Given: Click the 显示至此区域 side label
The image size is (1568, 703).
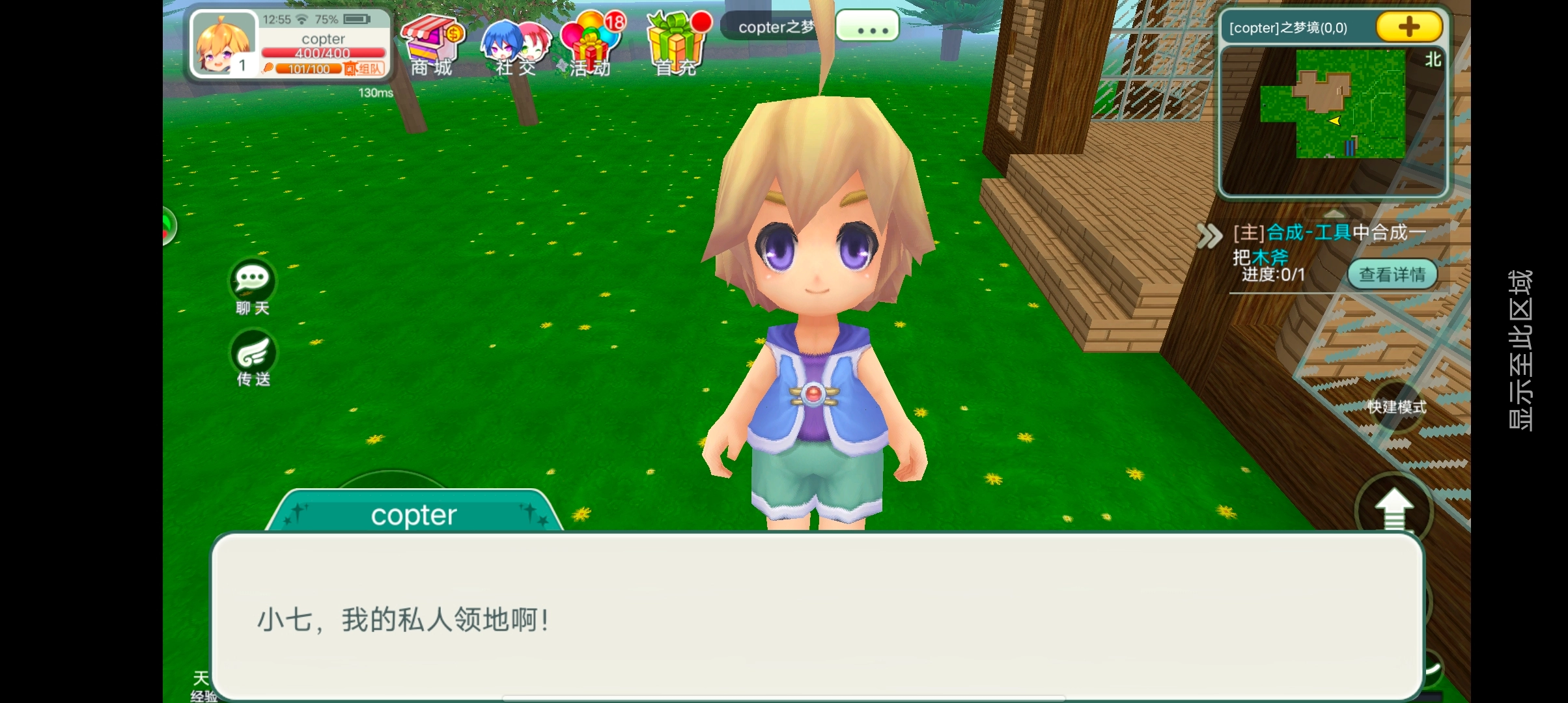Looking at the screenshot, I should pyautogui.click(x=1520, y=350).
